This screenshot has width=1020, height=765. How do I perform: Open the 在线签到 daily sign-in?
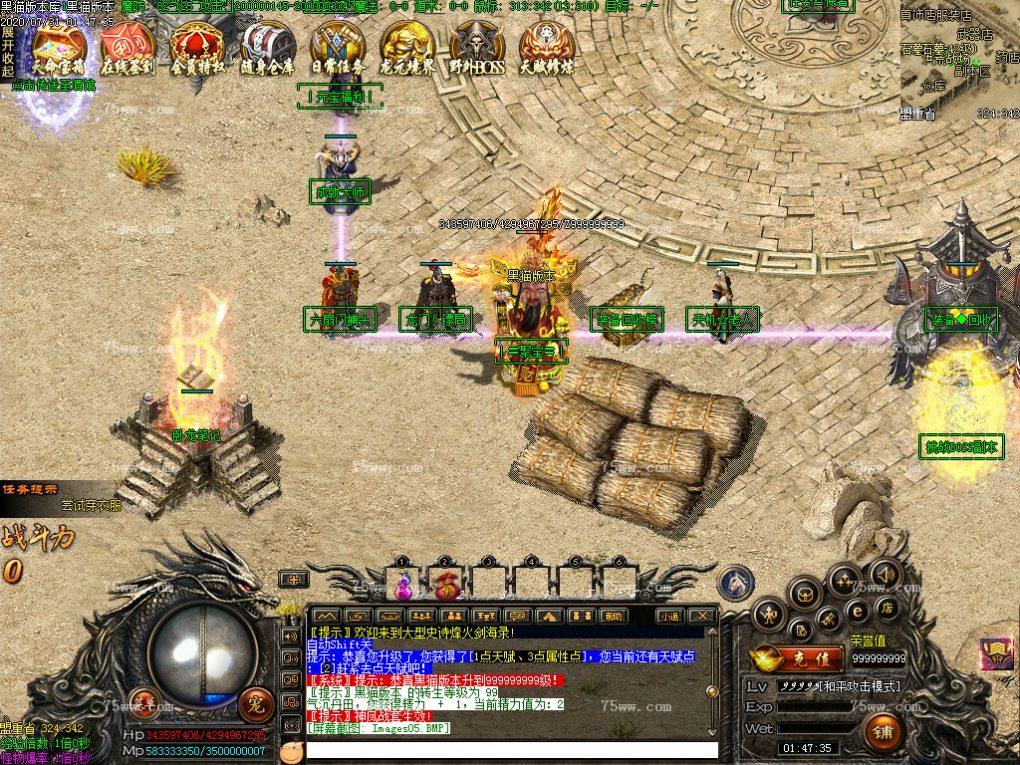click(127, 48)
